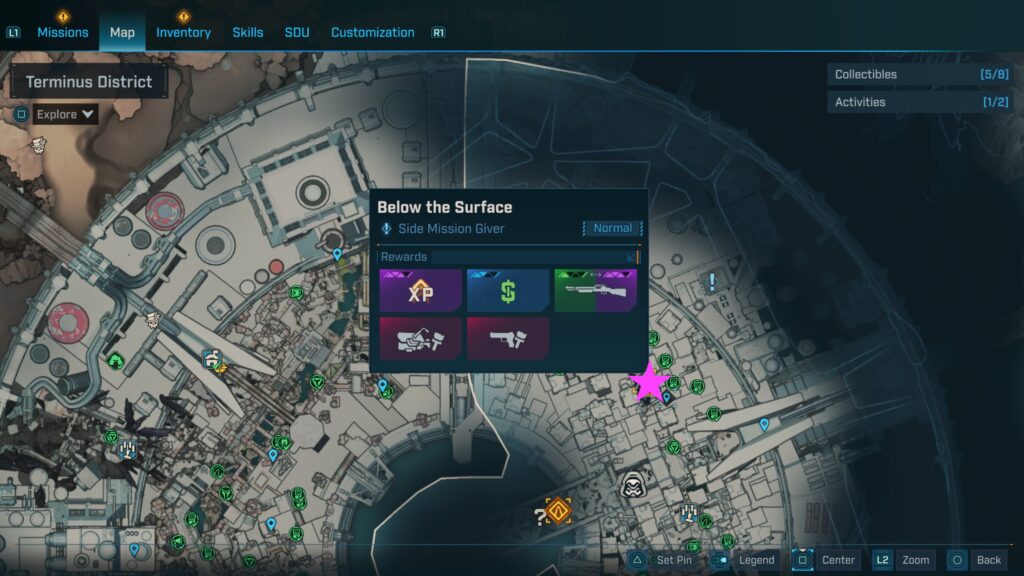Viewport: 1024px width, 576px height.
Task: Show the Activities list
Action: pyautogui.click(x=918, y=102)
